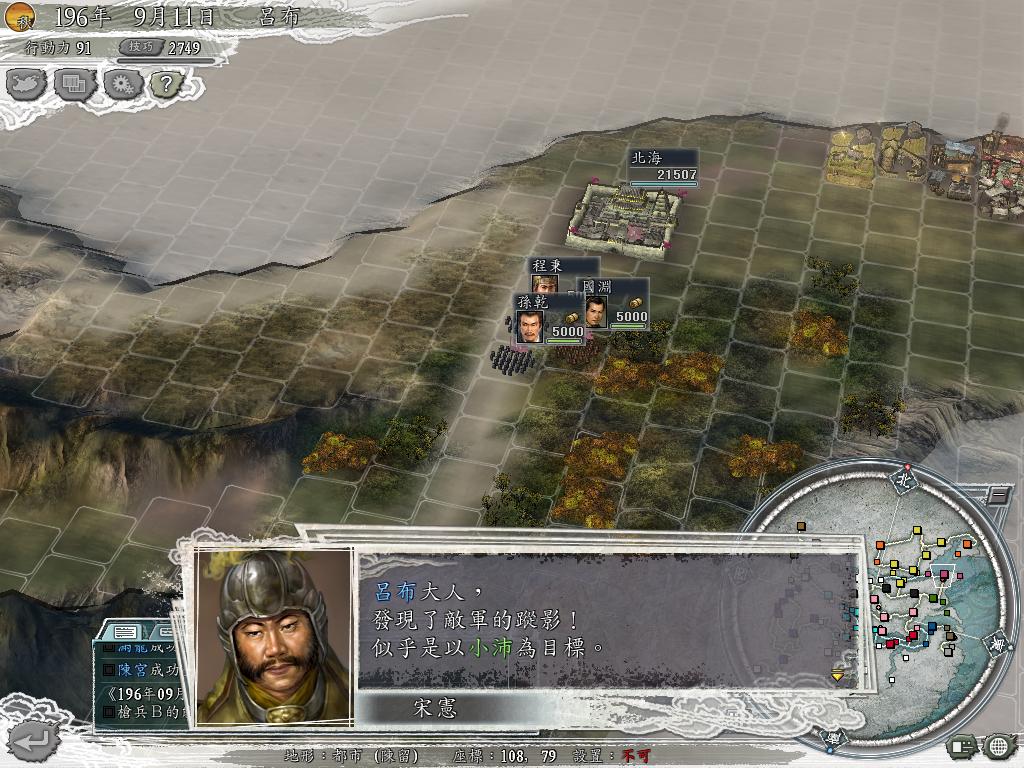Click the autumn season emblem

coord(20,17)
